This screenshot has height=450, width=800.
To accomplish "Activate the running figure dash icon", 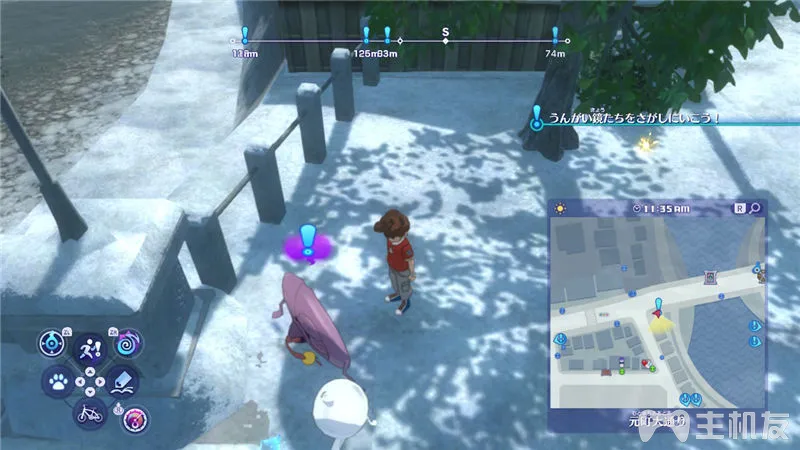I will point(90,348).
